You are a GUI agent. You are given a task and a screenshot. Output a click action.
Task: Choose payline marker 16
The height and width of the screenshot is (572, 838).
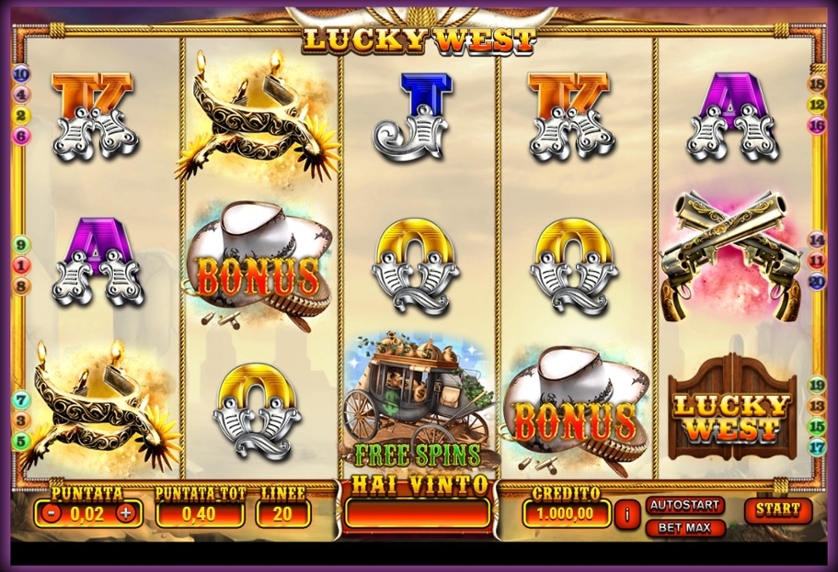(x=816, y=126)
